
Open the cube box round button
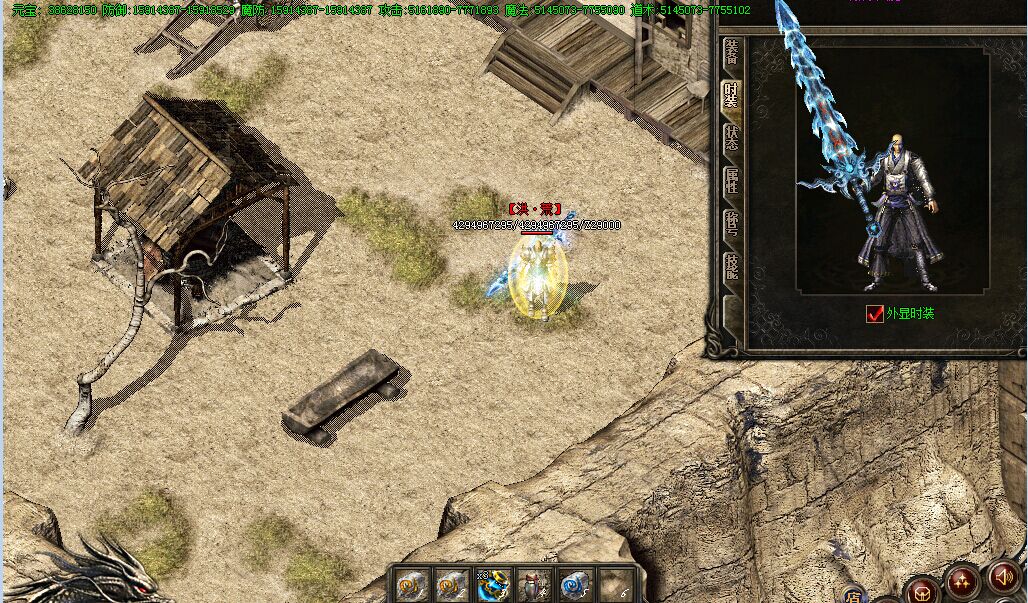[922, 590]
